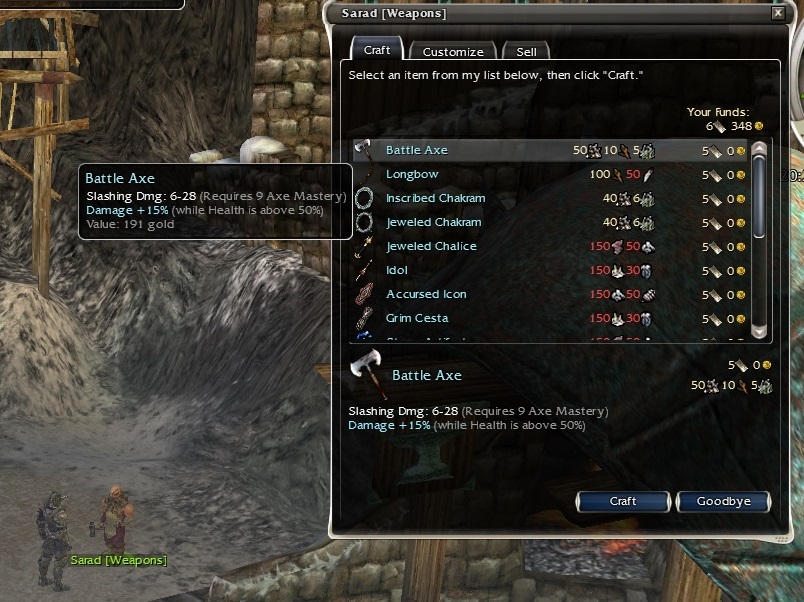
Task: Select the Grim Cesta row
Action: tap(417, 318)
